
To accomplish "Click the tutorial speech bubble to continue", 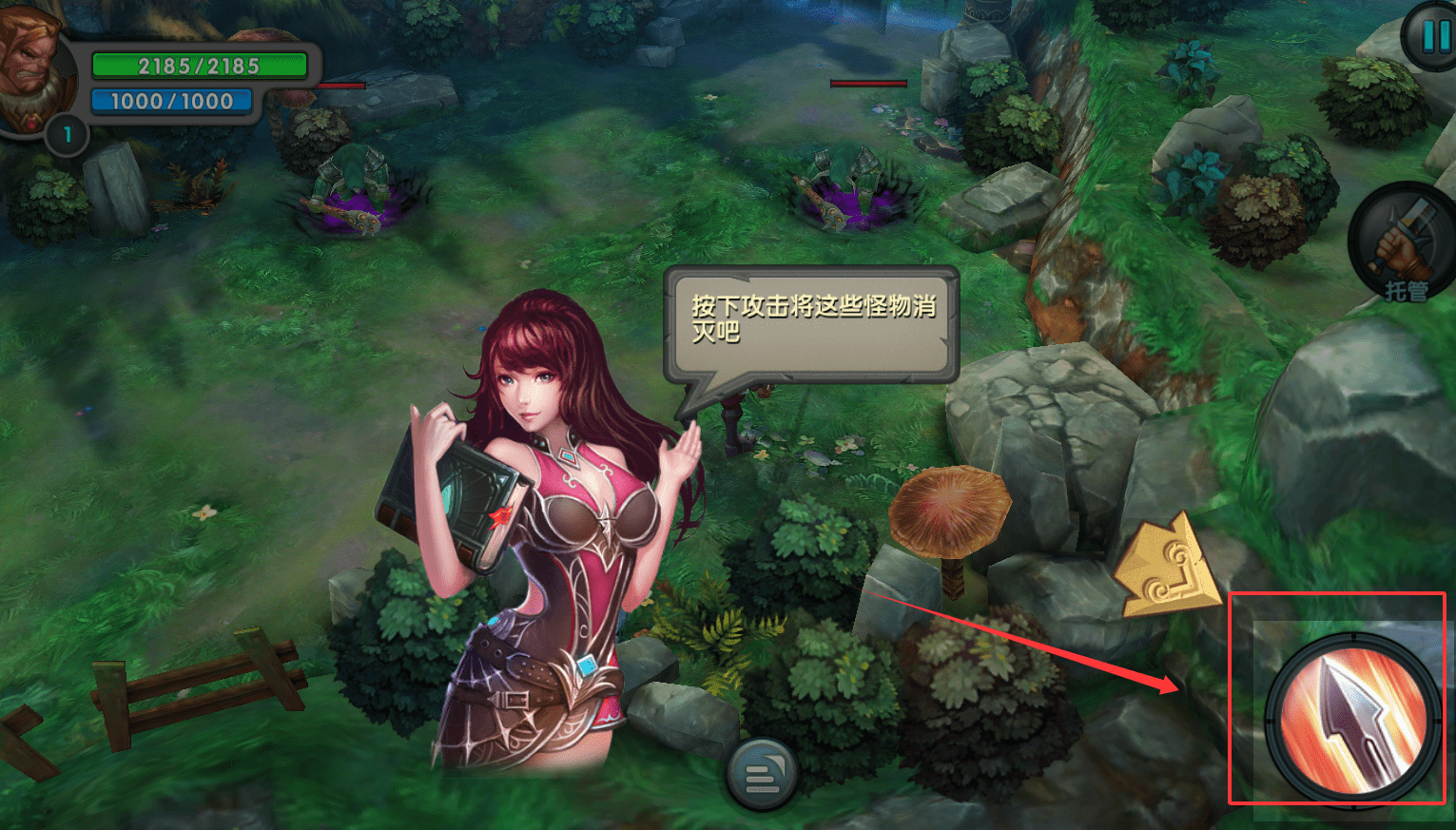I will coord(812,324).
